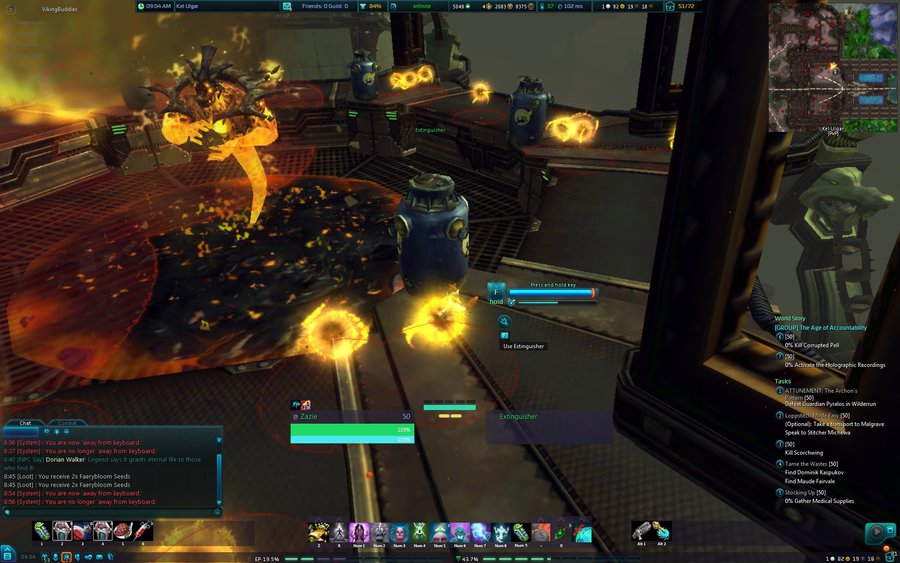The image size is (900, 563).
Task: Open the main menu button at bottom-left corner
Action: point(7,553)
